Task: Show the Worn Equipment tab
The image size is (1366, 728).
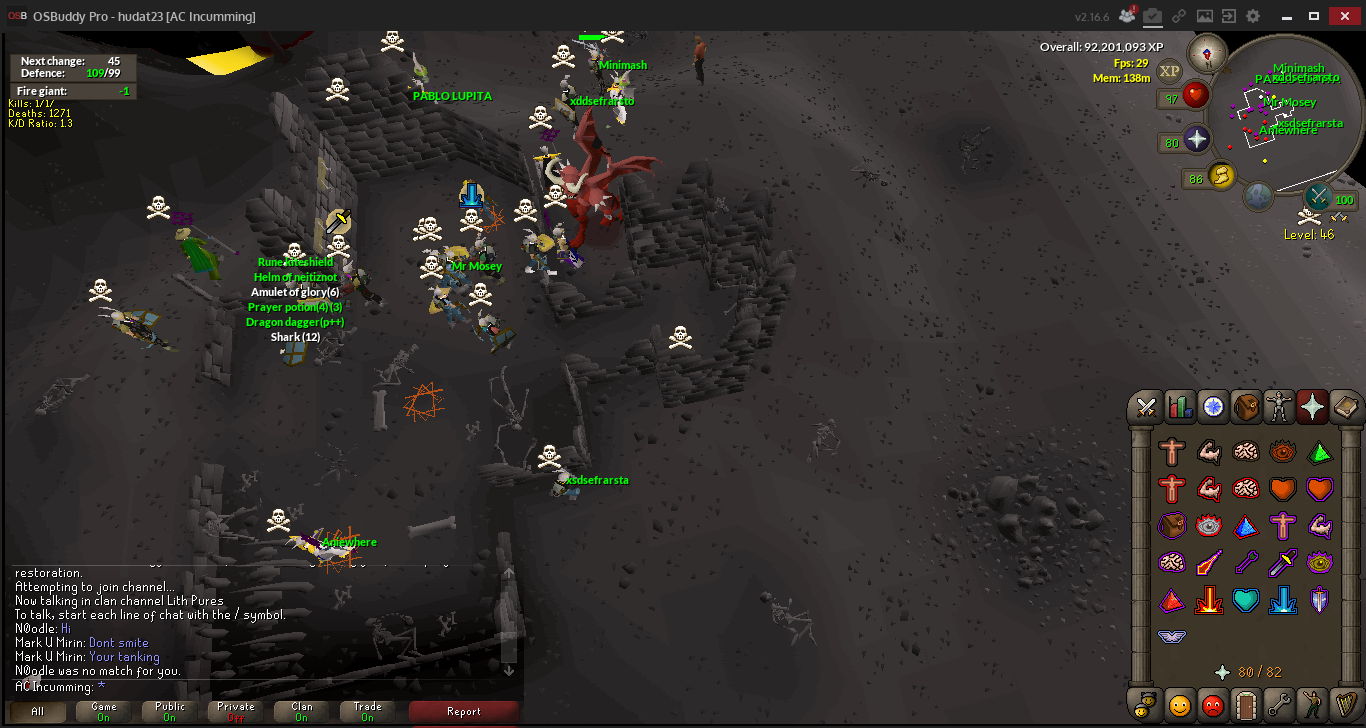Action: tap(1280, 407)
